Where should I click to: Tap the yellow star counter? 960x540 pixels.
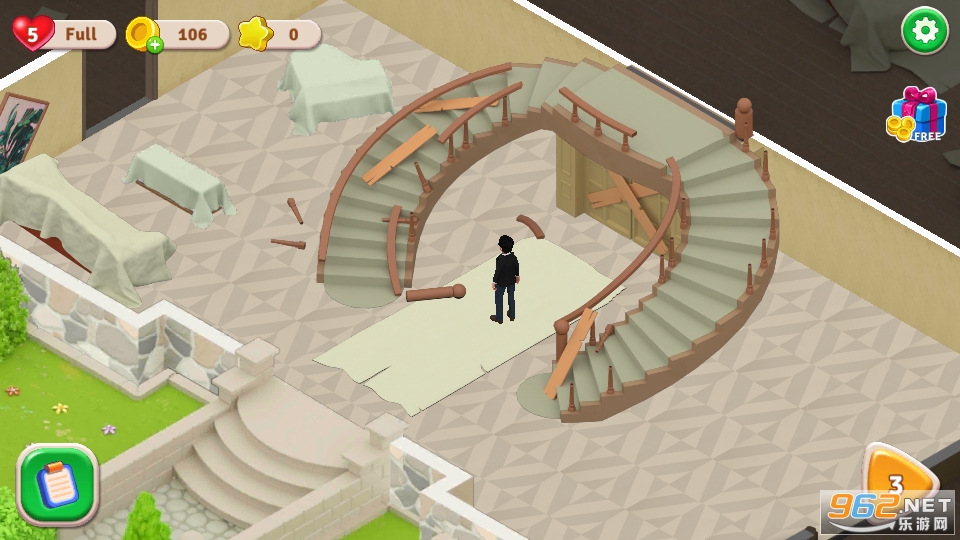257,34
